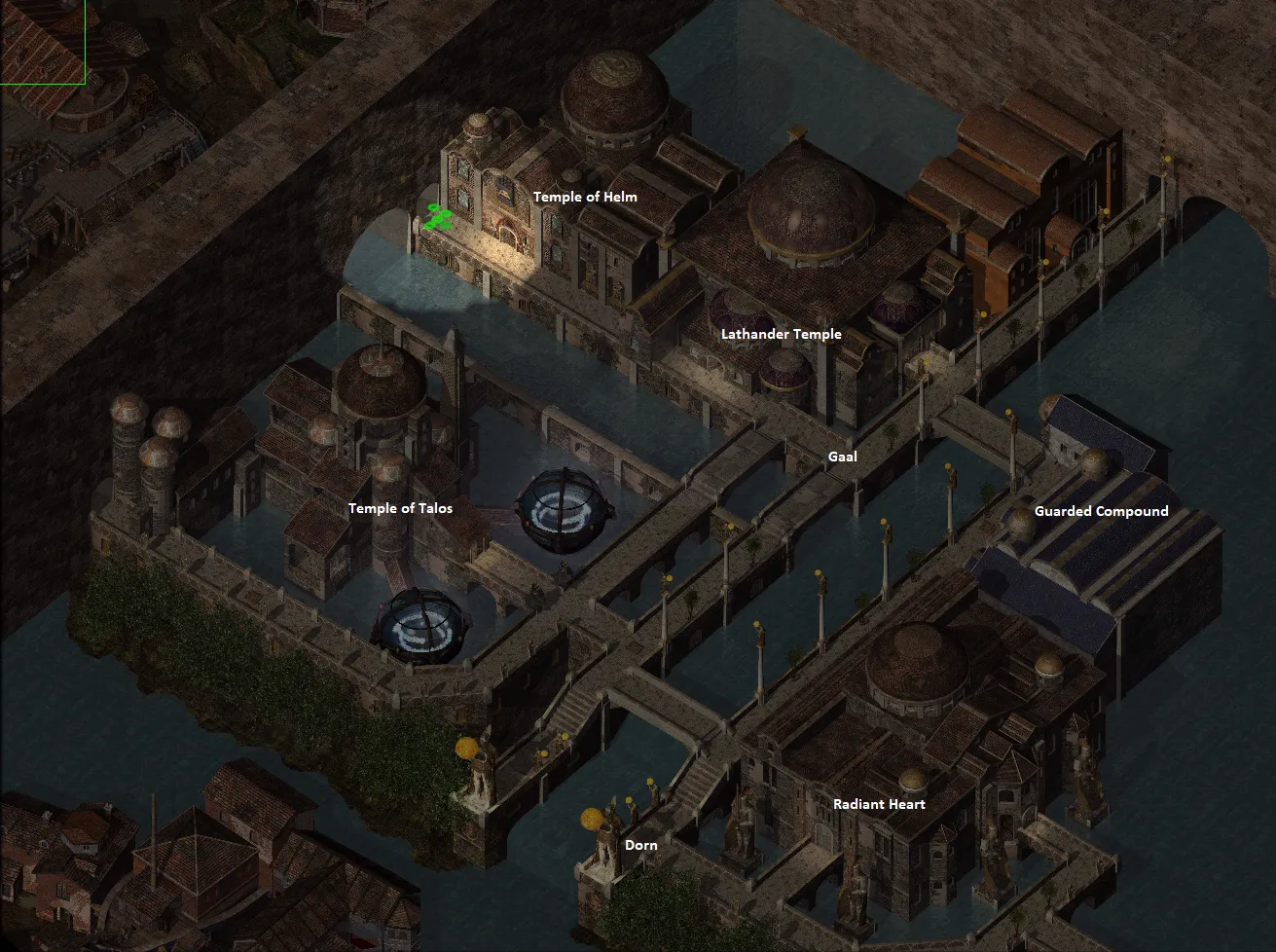This screenshot has width=1276, height=952.
Task: Pick the Radiant Heart map label
Action: [879, 804]
